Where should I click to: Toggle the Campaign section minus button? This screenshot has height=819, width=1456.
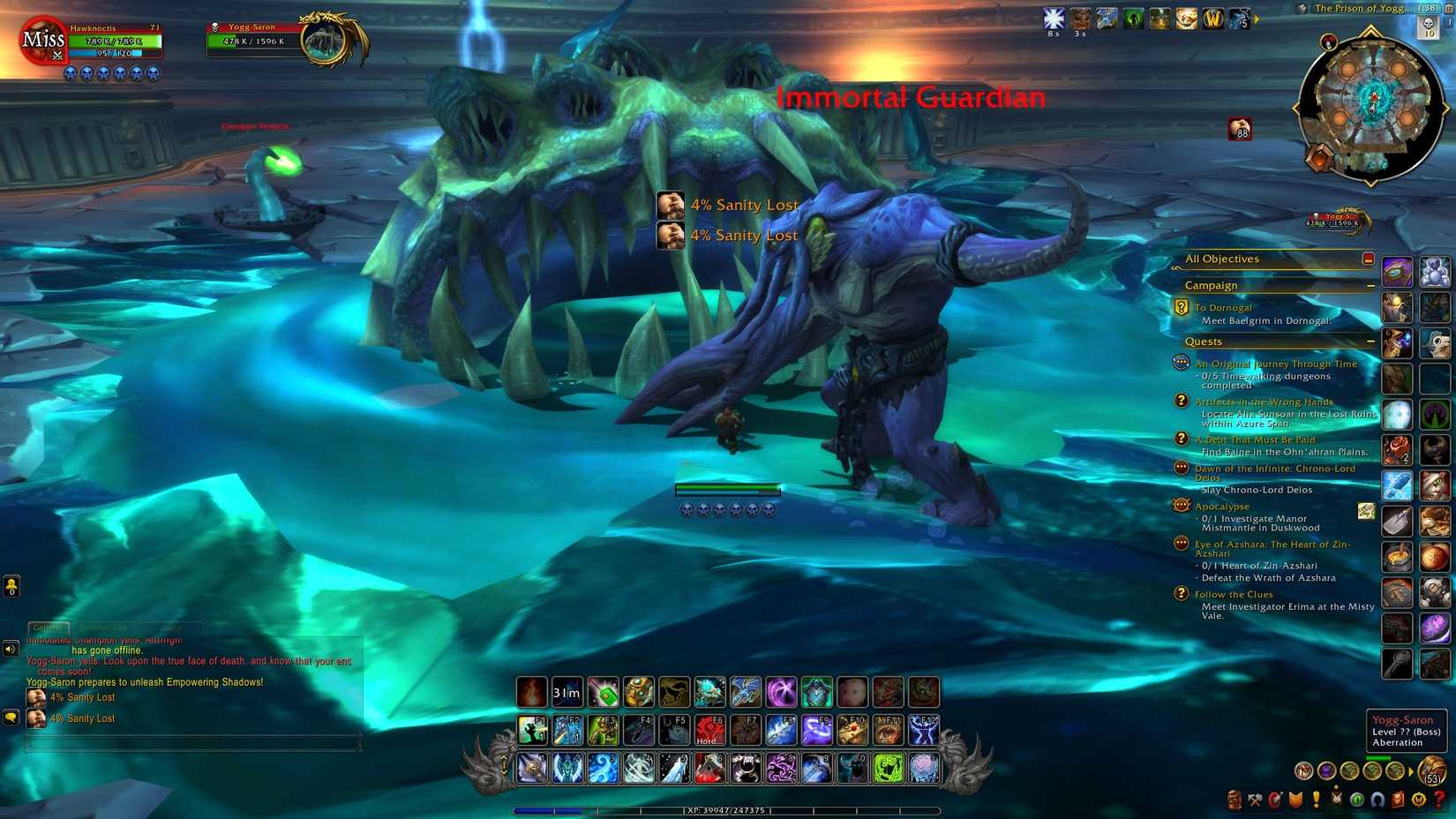tap(1371, 286)
